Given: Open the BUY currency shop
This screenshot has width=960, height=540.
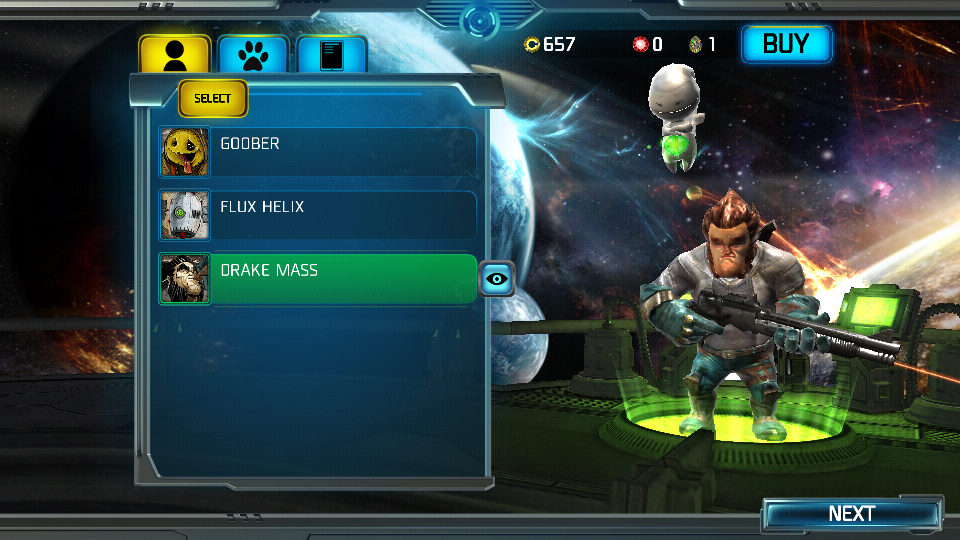Looking at the screenshot, I should coord(786,44).
